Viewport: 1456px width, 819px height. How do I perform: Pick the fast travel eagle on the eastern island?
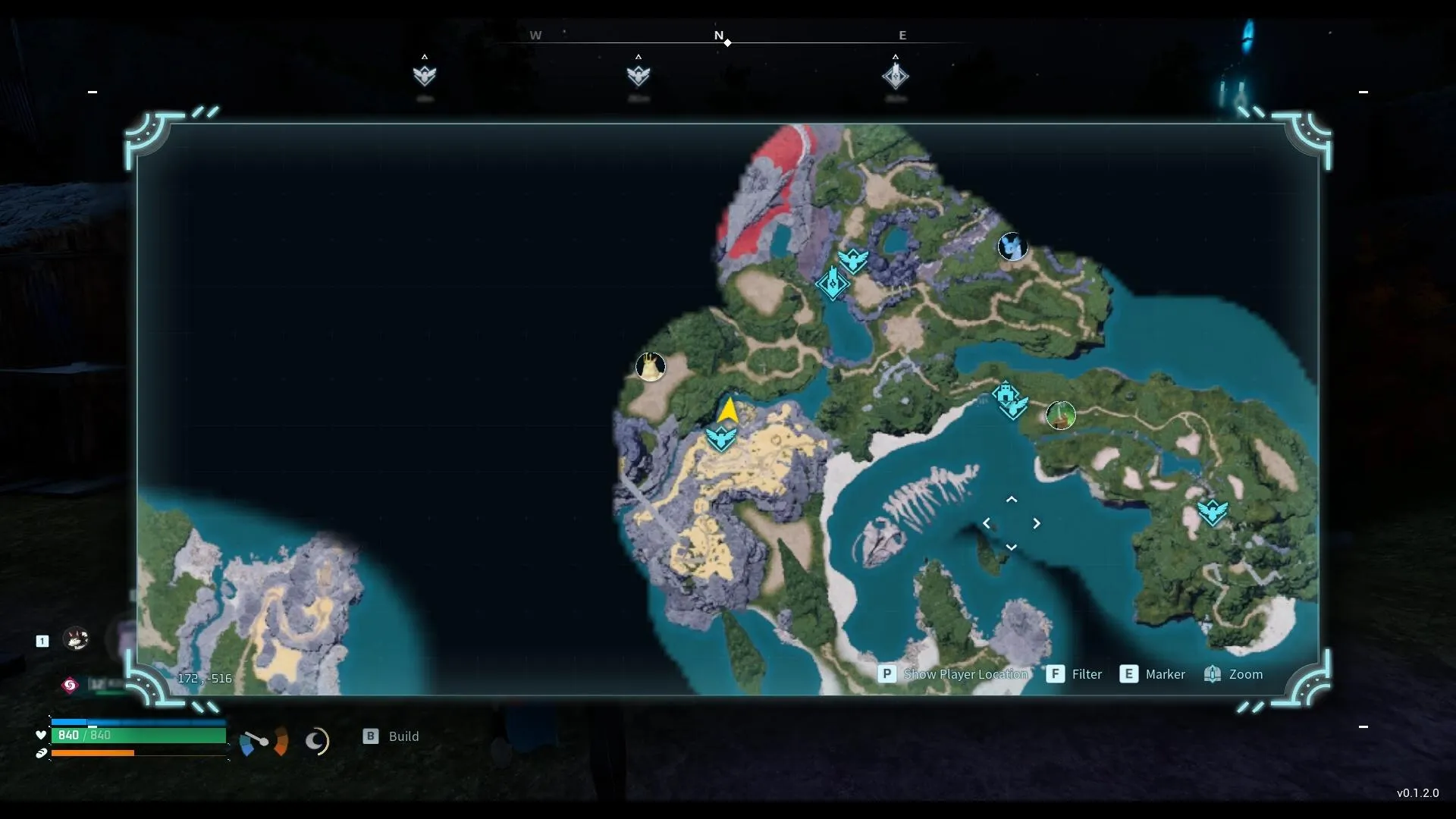click(1212, 512)
